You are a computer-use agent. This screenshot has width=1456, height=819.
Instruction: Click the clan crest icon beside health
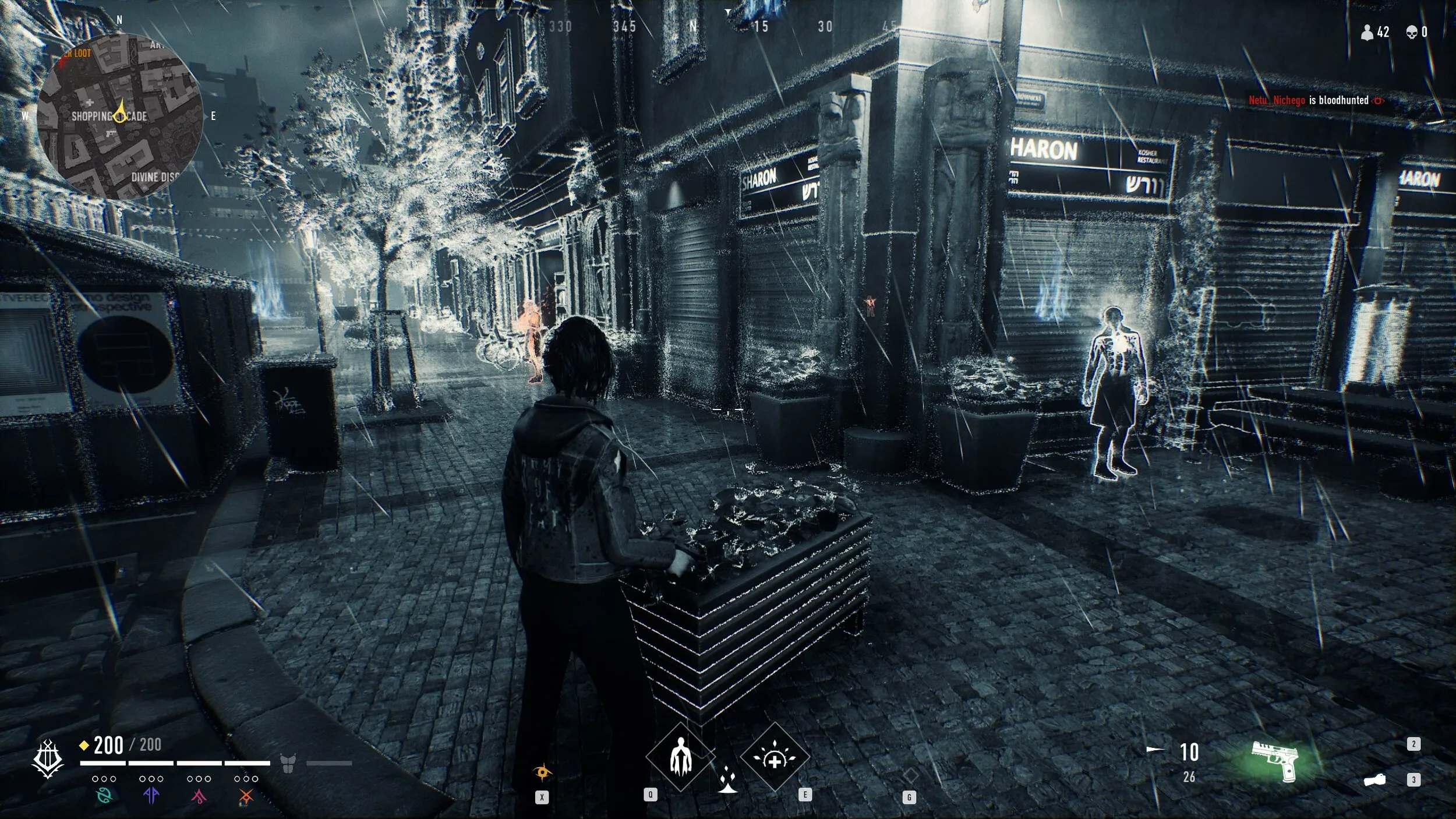(x=48, y=759)
